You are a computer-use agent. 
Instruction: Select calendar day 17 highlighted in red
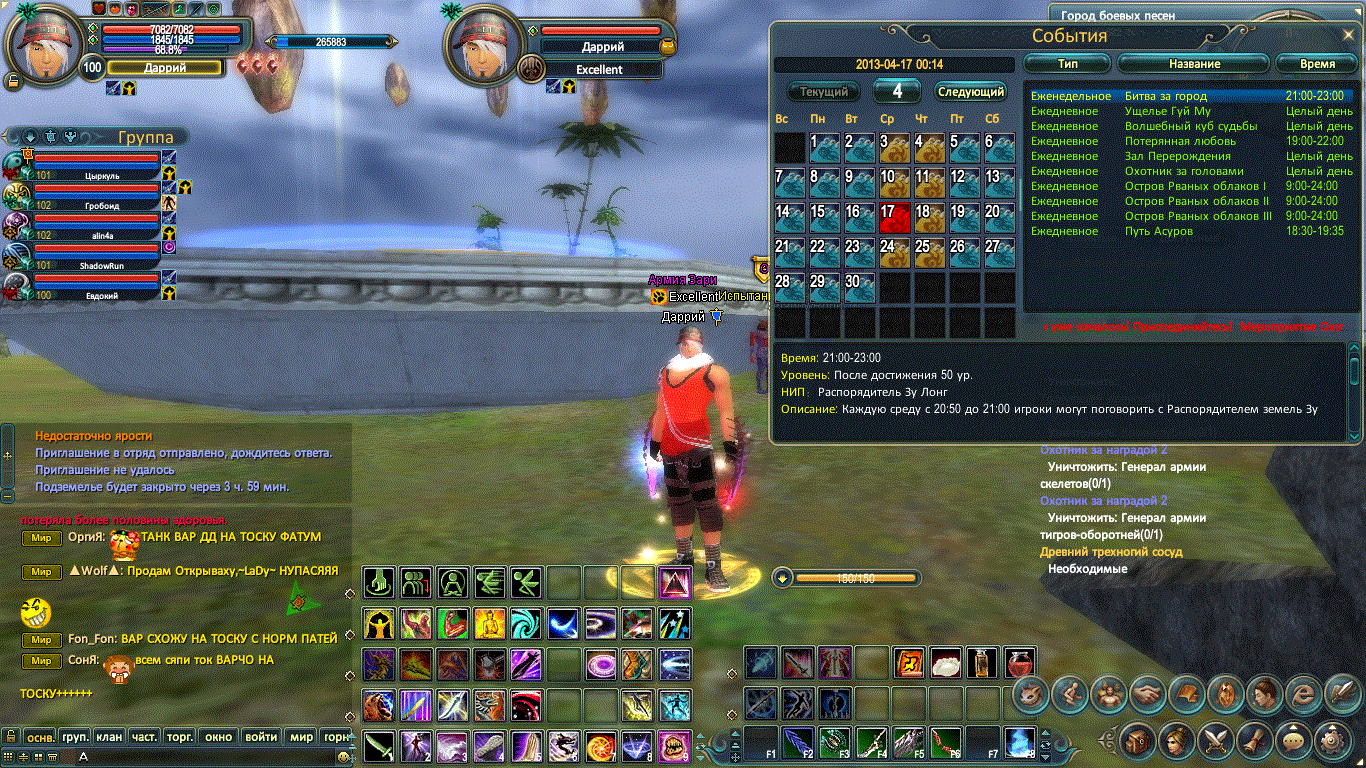click(892, 217)
